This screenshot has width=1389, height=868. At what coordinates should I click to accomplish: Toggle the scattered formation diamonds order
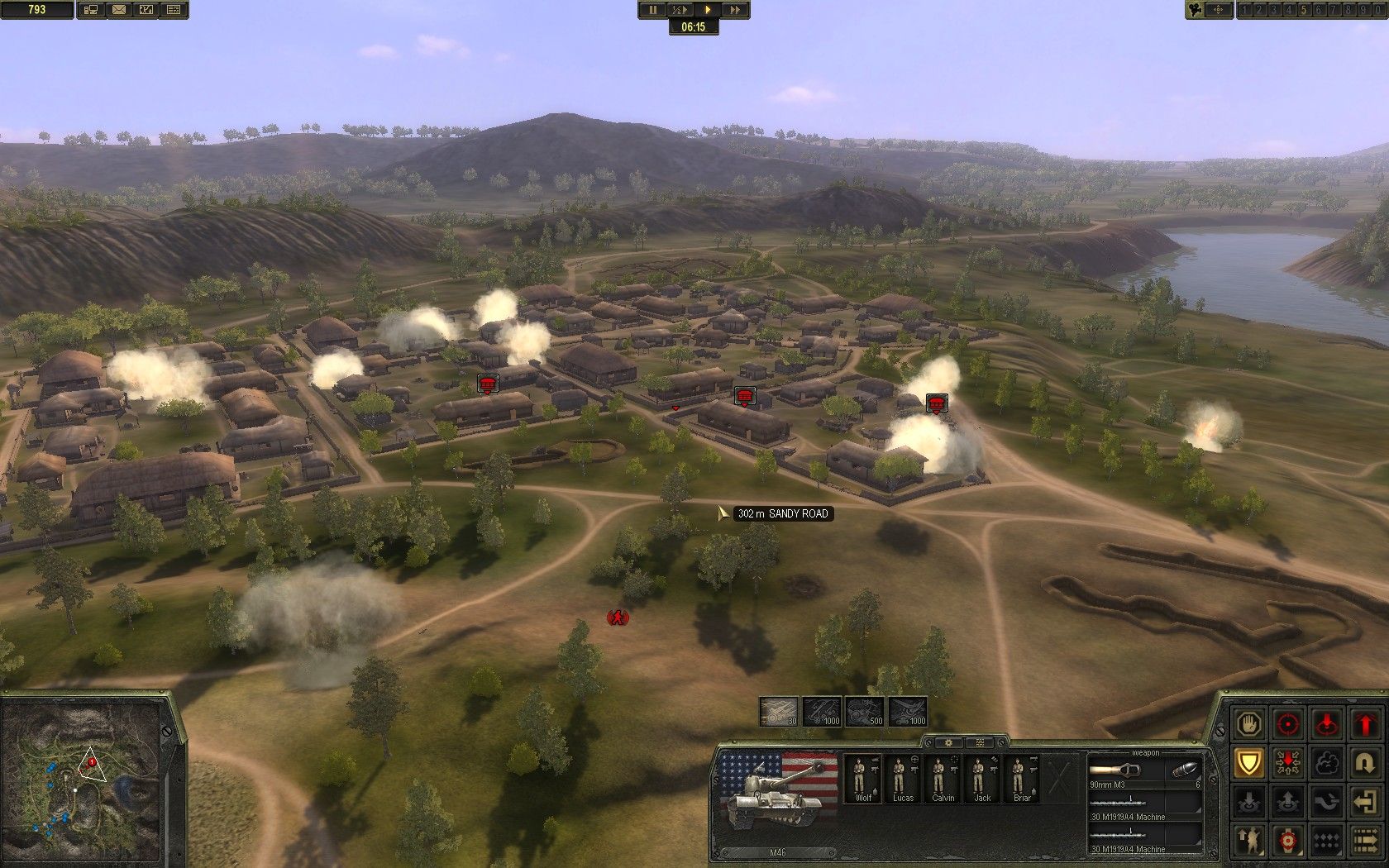click(x=1327, y=840)
